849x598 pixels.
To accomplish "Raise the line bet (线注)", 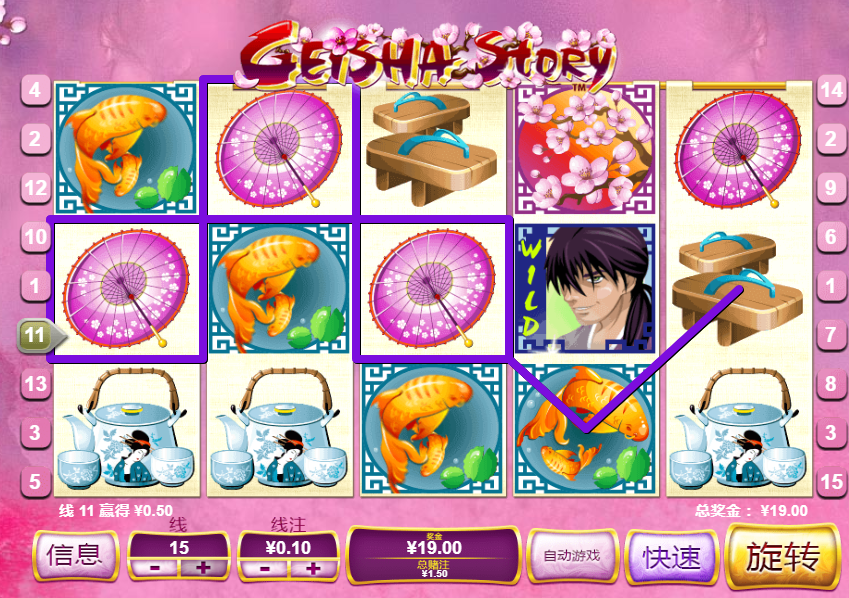I will point(313,568).
